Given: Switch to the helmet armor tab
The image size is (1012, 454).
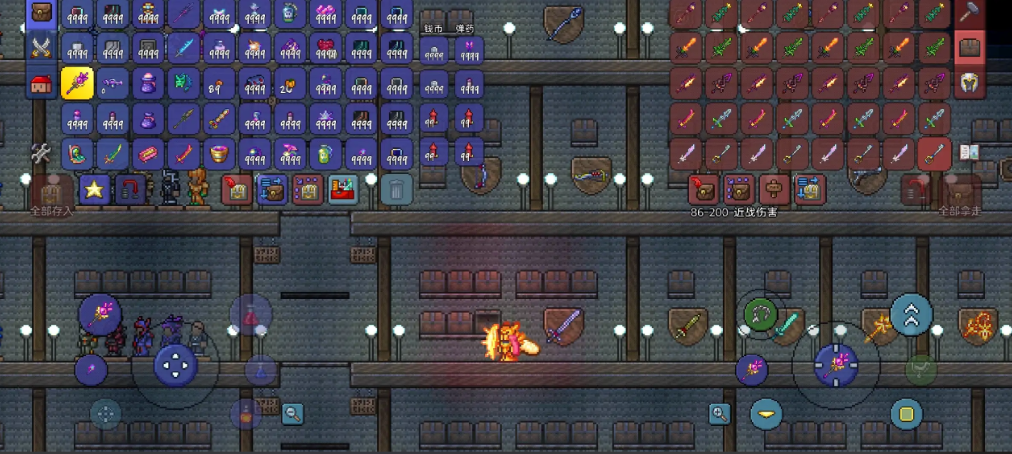Looking at the screenshot, I should (969, 83).
